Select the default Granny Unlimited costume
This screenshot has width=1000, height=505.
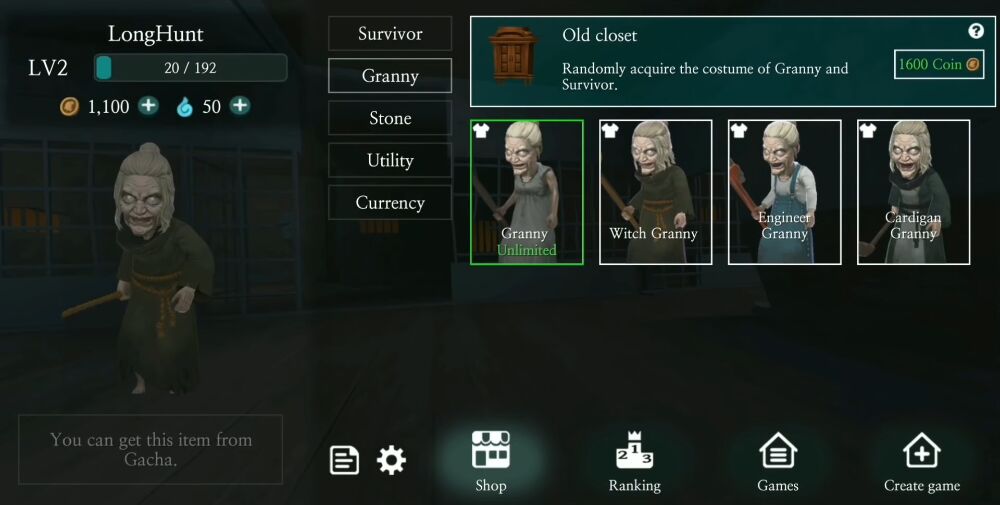click(x=526, y=192)
